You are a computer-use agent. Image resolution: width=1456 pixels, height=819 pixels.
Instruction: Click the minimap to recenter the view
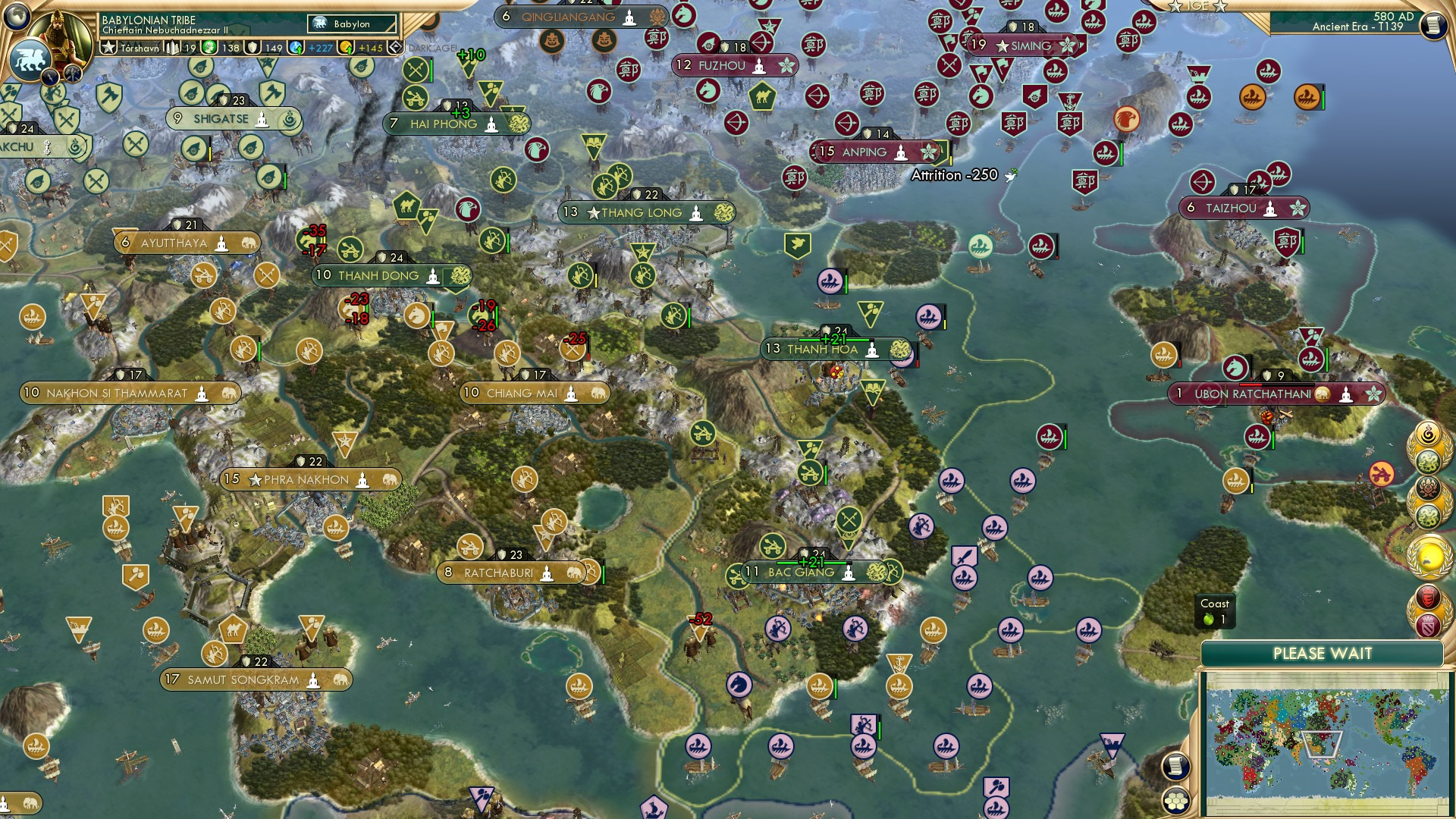click(1327, 743)
